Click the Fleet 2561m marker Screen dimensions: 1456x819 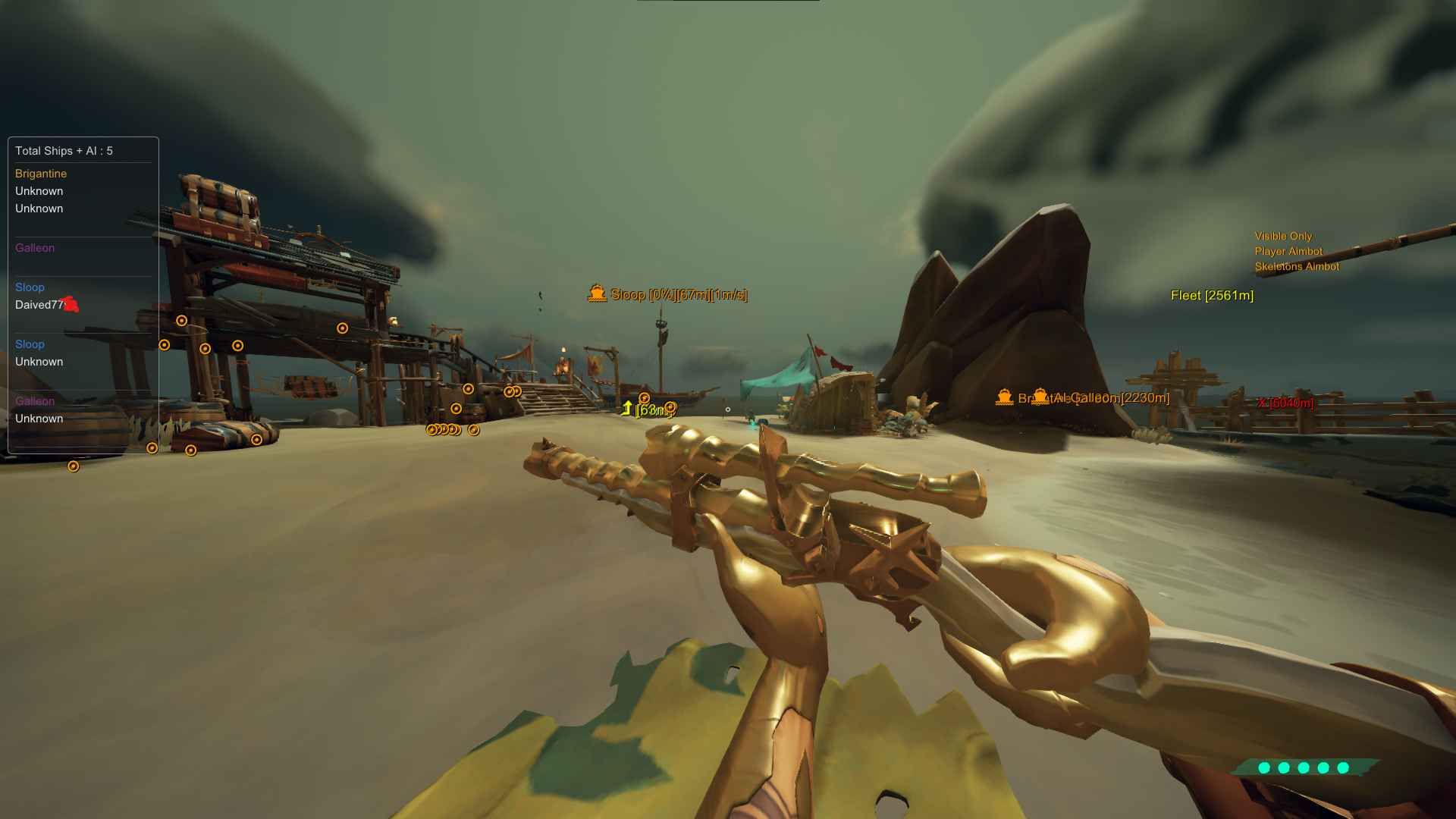point(1212,296)
